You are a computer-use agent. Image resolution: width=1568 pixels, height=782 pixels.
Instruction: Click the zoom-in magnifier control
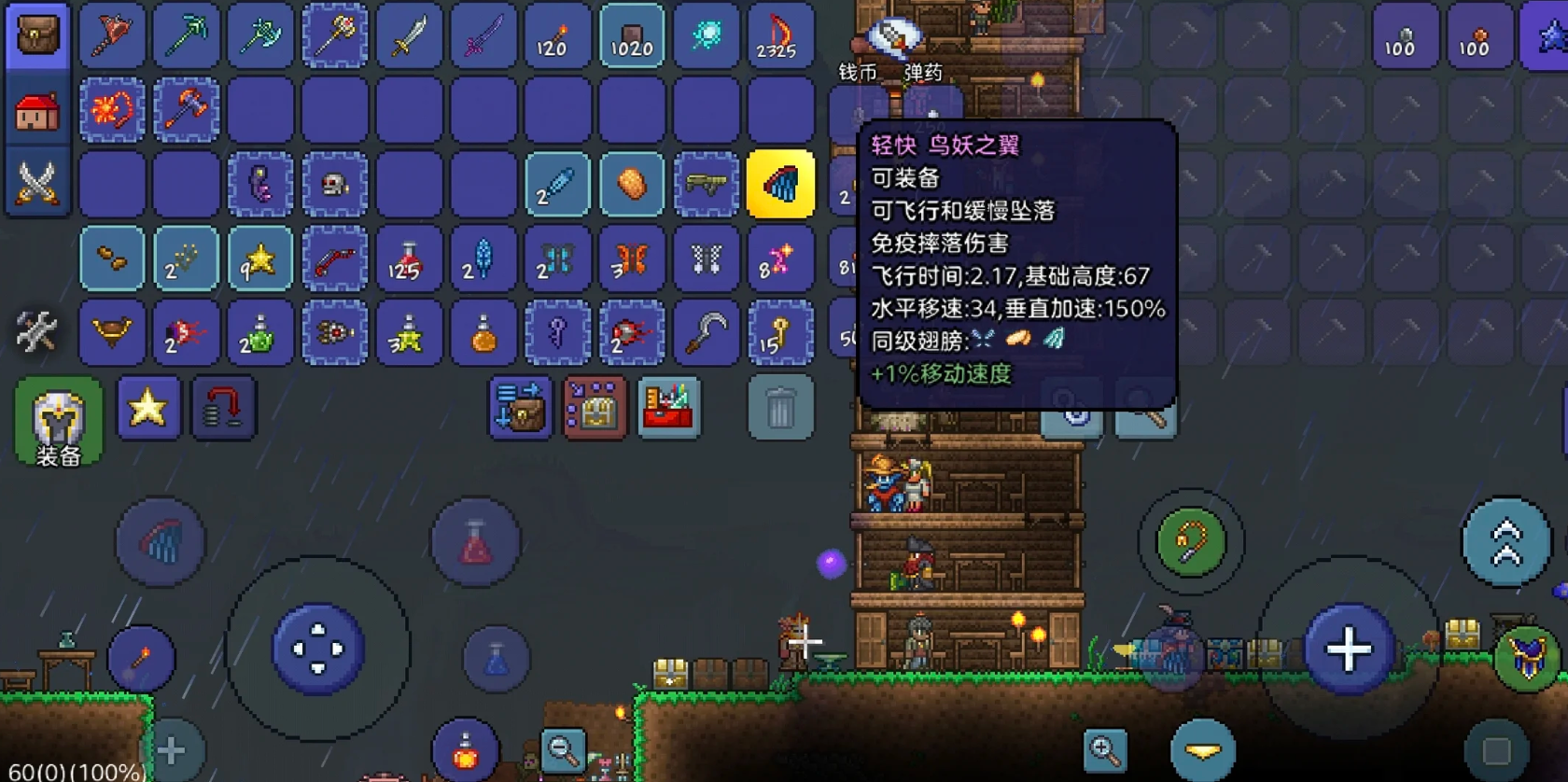pos(1105,749)
